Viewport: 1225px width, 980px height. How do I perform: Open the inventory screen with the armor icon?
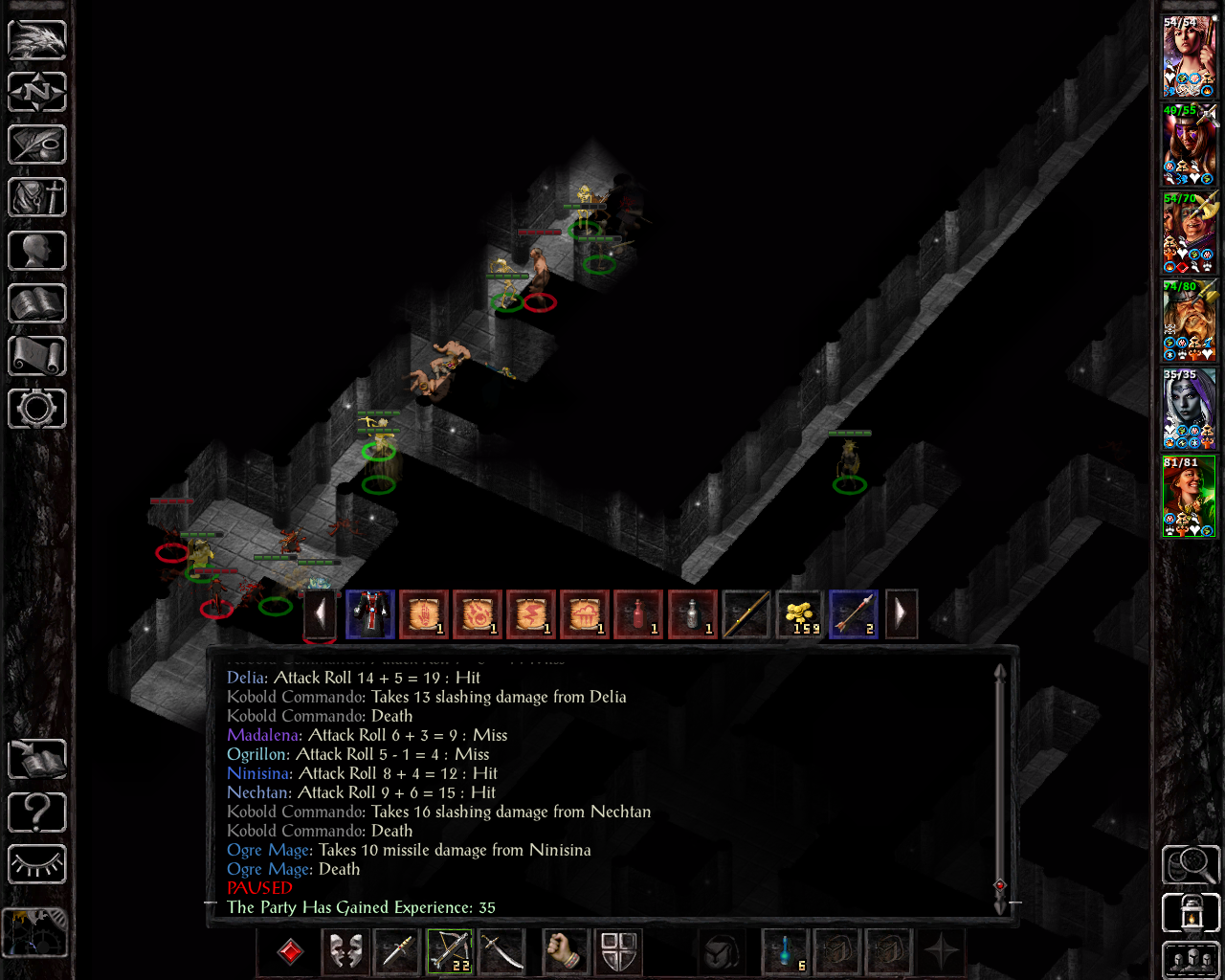pyautogui.click(x=37, y=198)
